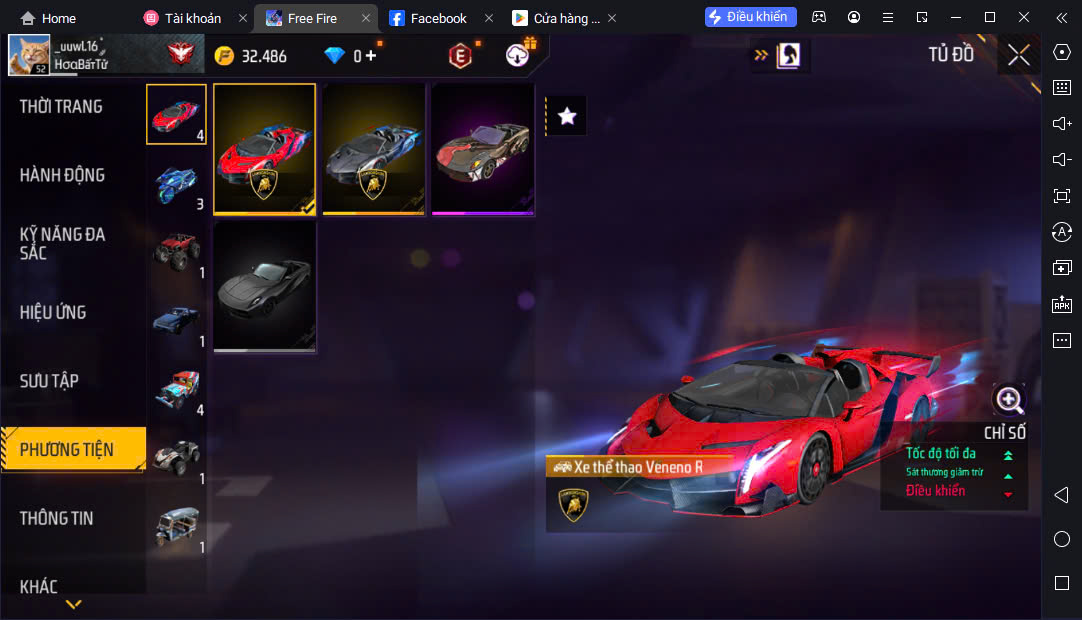Viewport: 1082px width, 620px height.
Task: Open the HIỆU ỨNG category
Action: (x=53, y=312)
